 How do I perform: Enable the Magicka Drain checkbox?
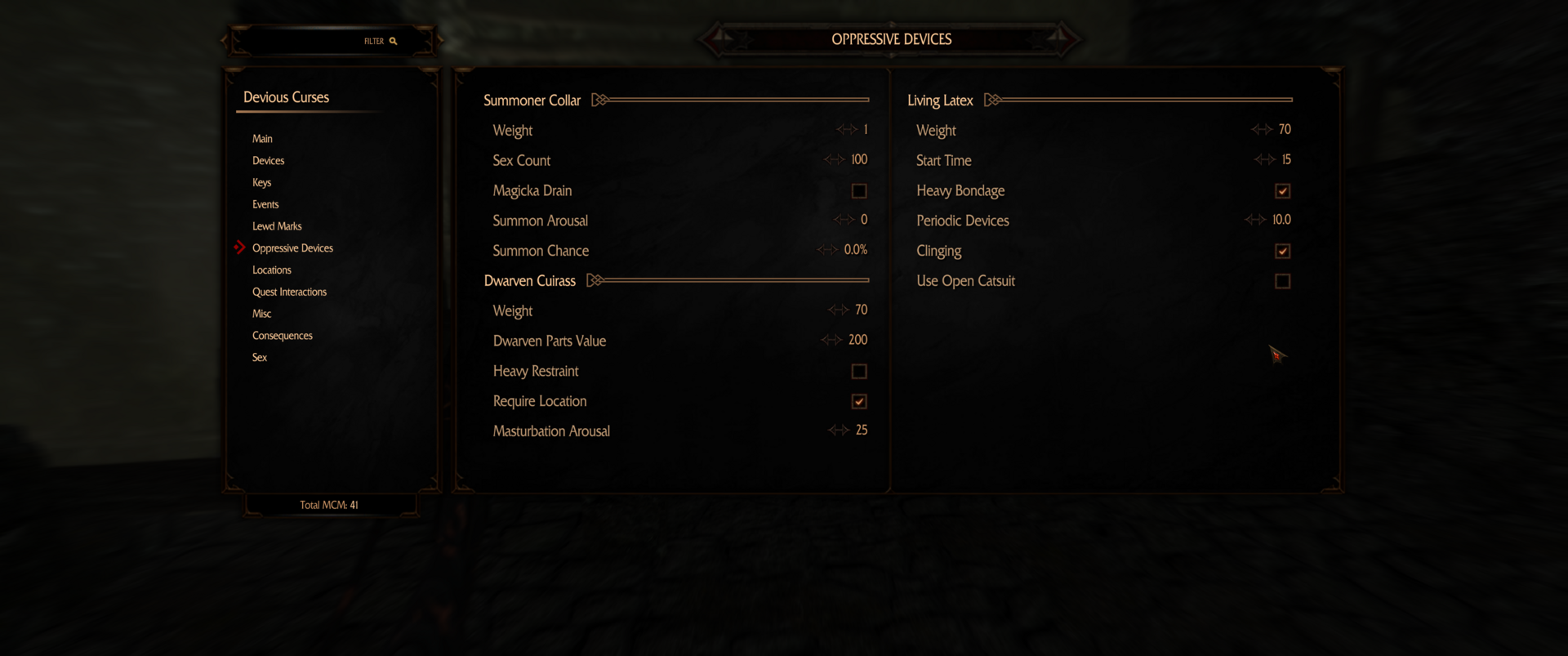[859, 190]
